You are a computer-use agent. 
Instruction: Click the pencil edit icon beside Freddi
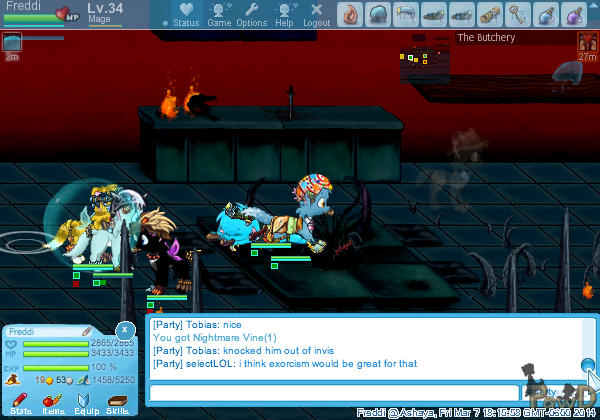tap(87, 331)
